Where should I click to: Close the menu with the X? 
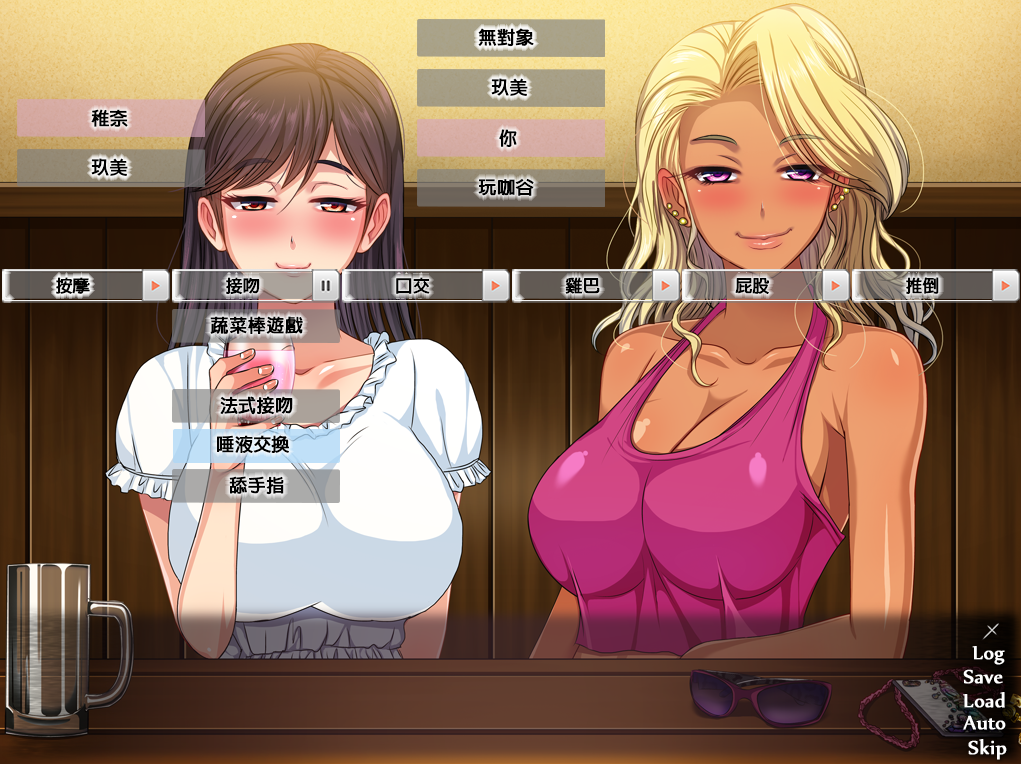pos(991,630)
